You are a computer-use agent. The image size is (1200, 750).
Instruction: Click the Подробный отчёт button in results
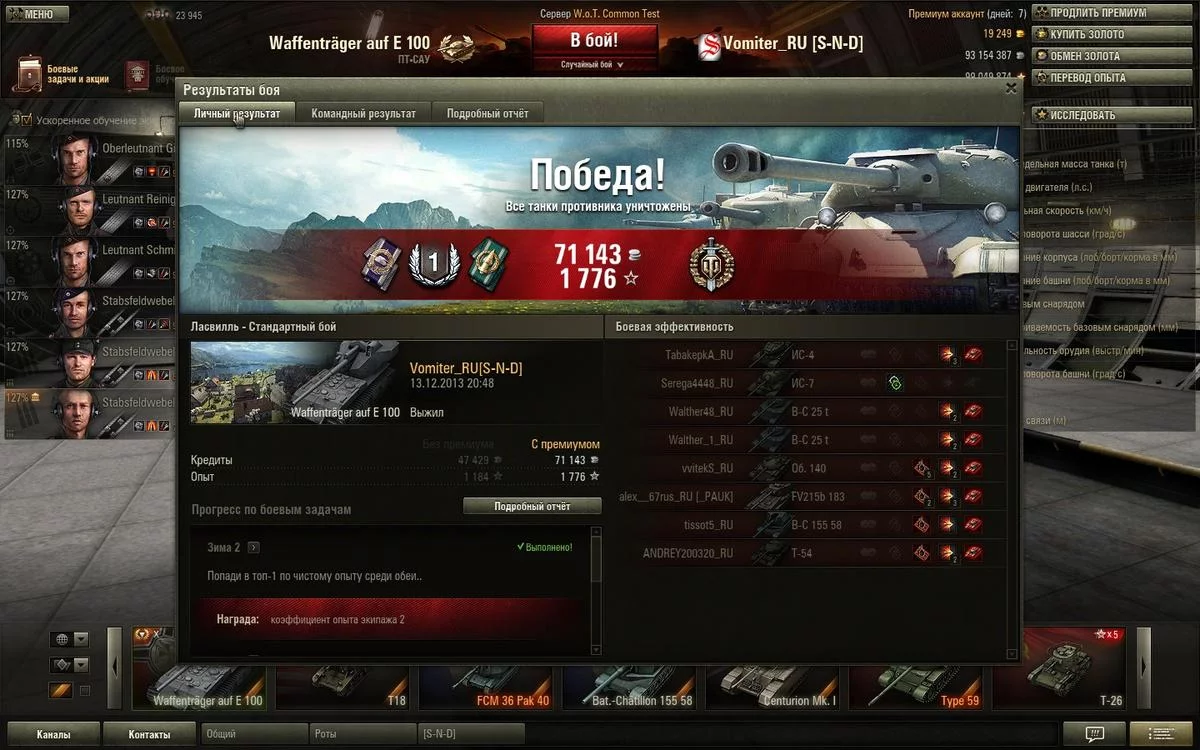532,506
